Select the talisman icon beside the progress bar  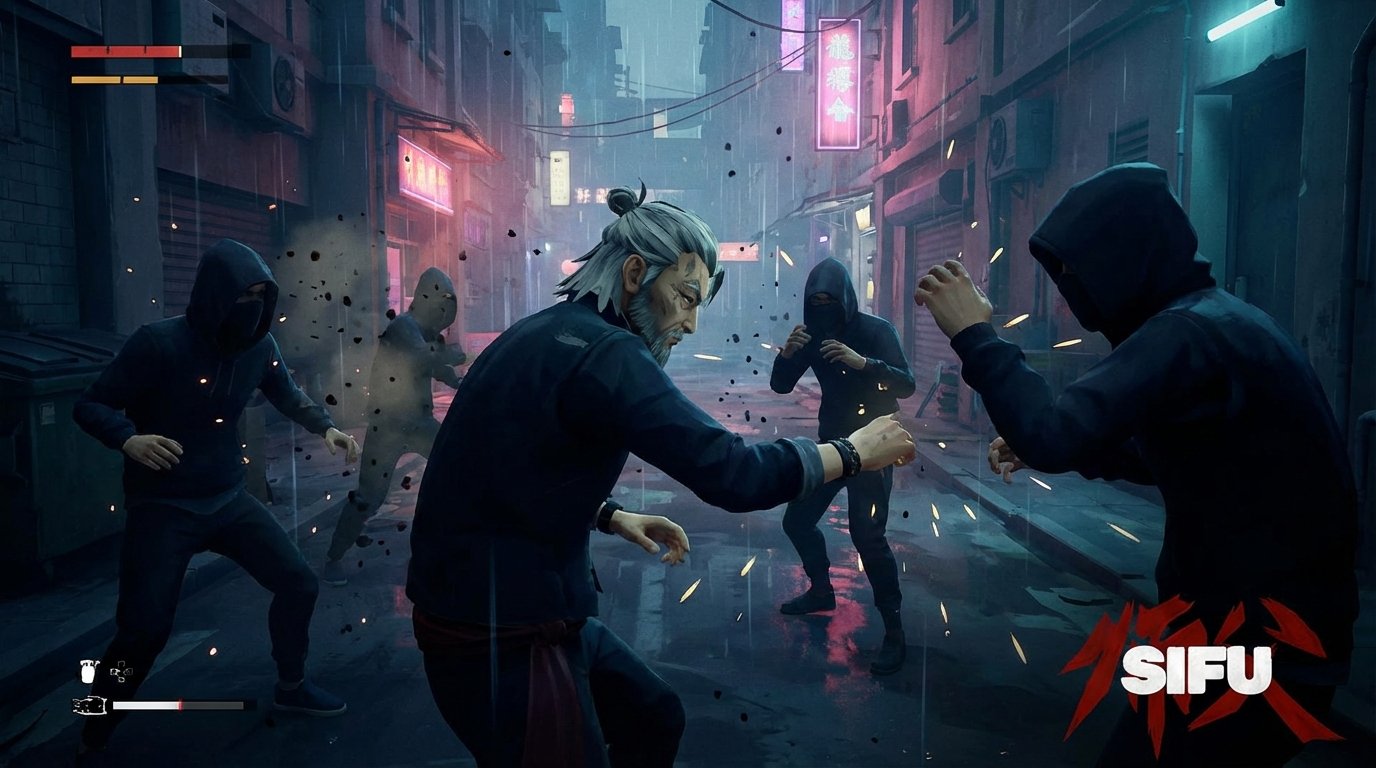tap(89, 705)
